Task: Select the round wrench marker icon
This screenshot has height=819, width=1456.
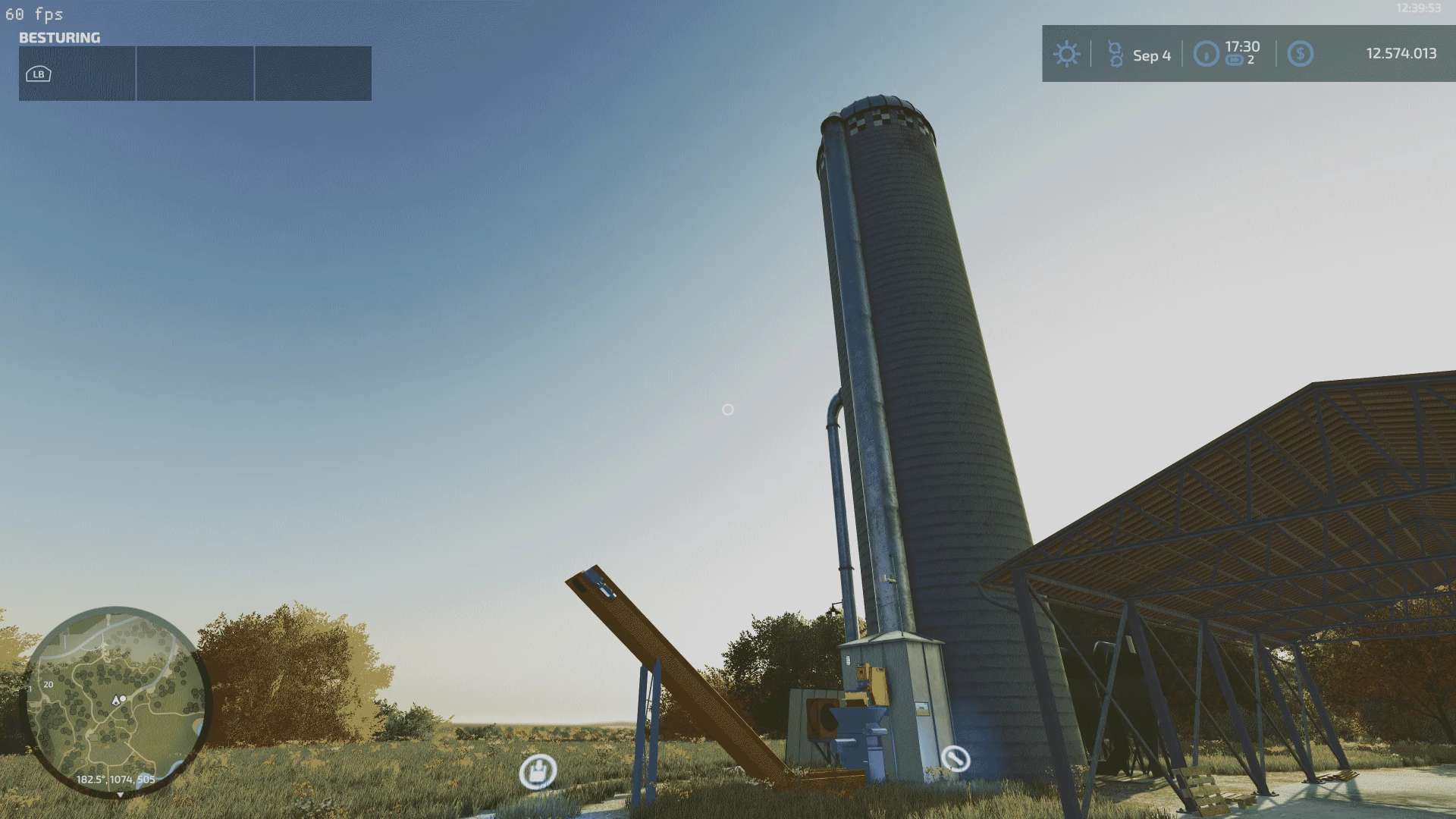Action: [x=955, y=758]
